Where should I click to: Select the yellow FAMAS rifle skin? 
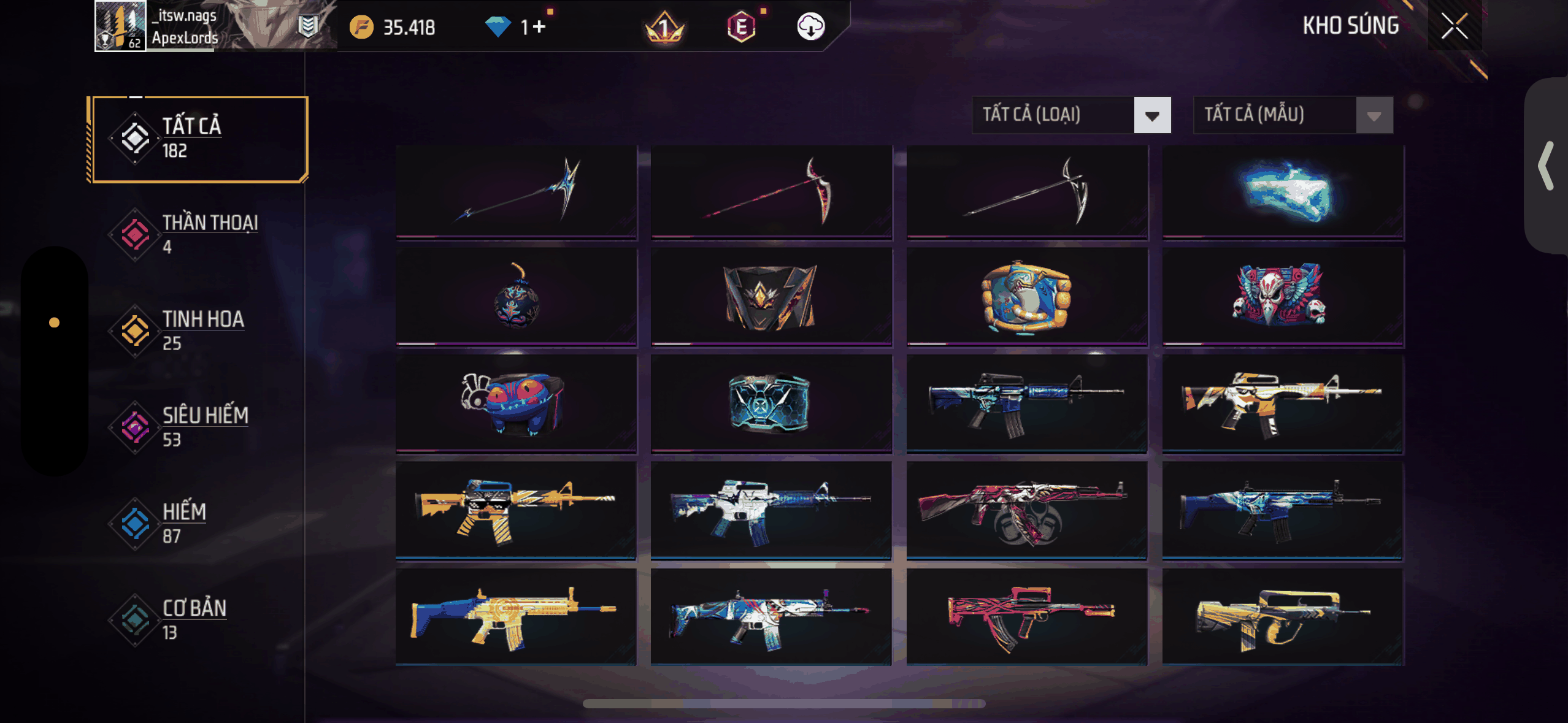point(1283,617)
